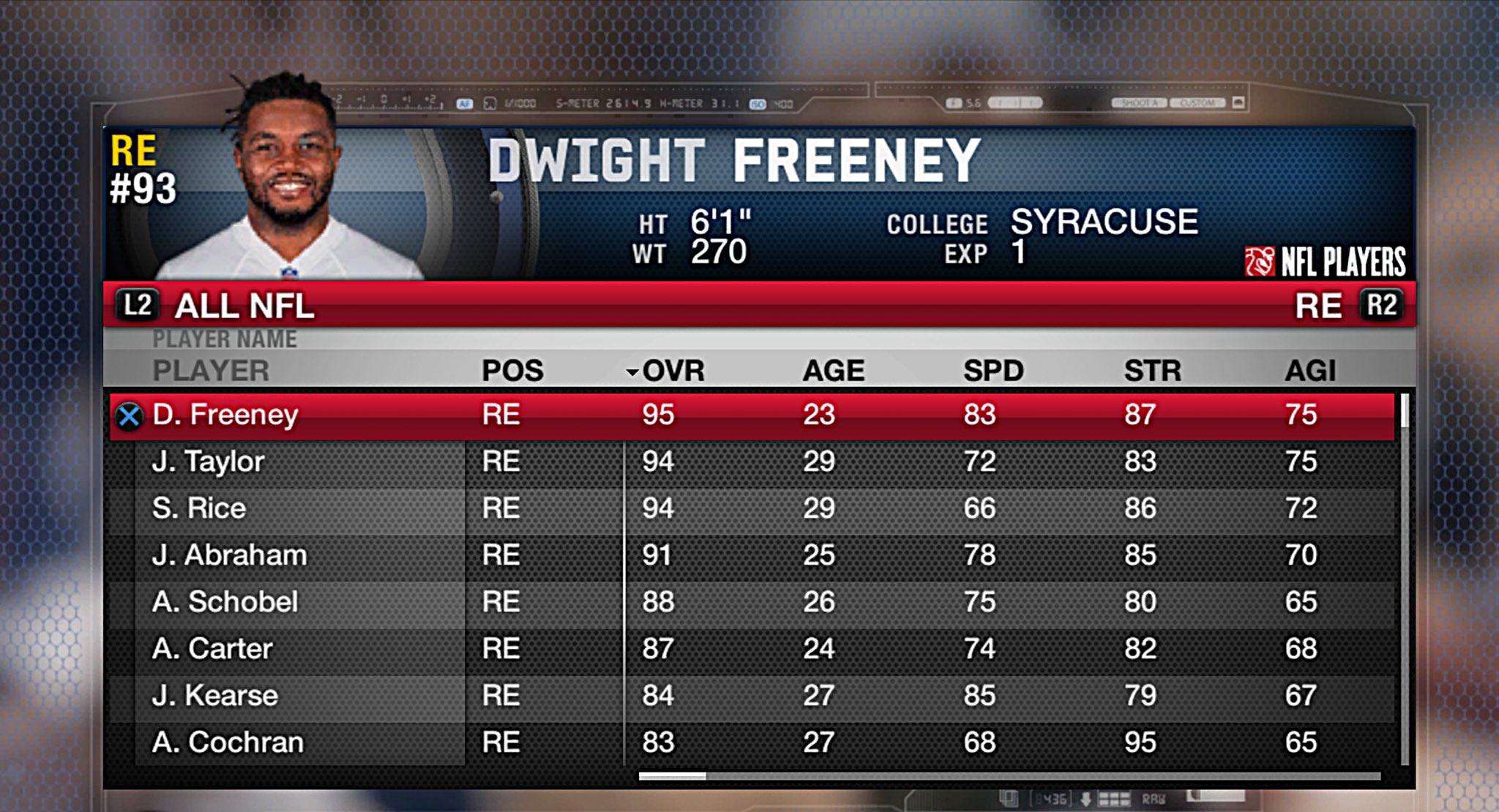The image size is (1499, 812).
Task: Select A. Schobel player row
Action: [225, 602]
